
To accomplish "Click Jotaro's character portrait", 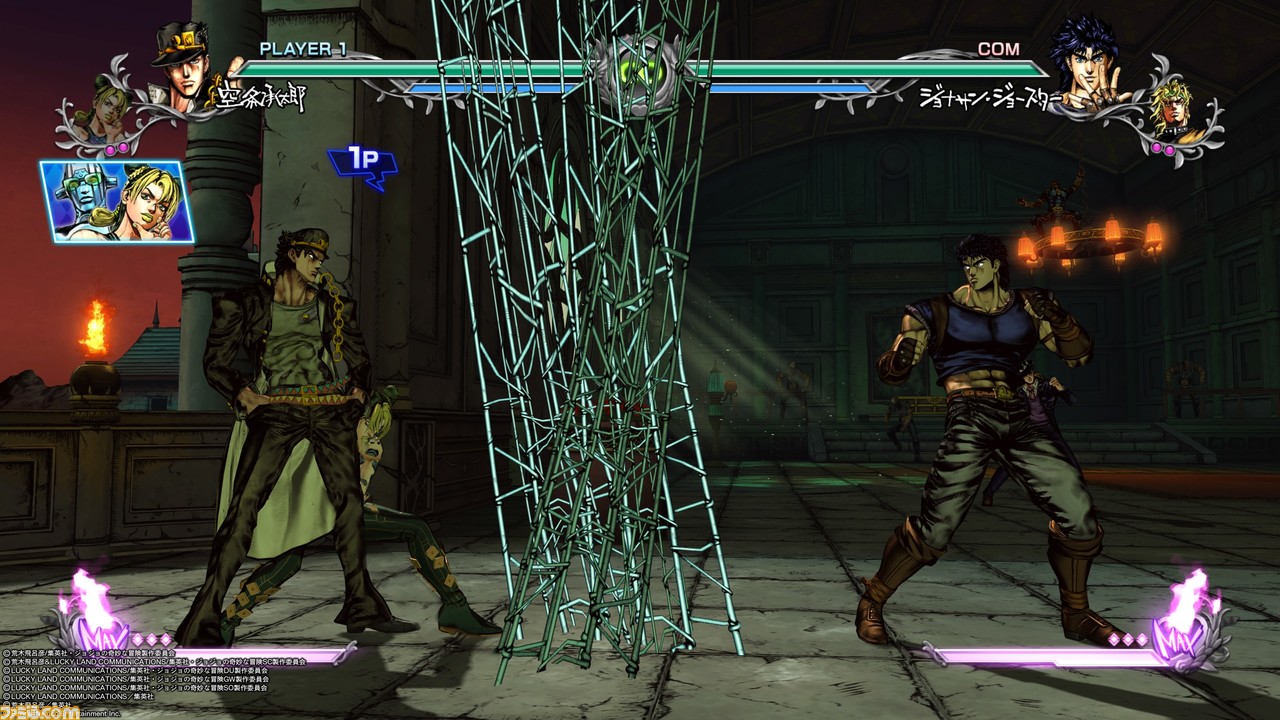I will point(183,68).
